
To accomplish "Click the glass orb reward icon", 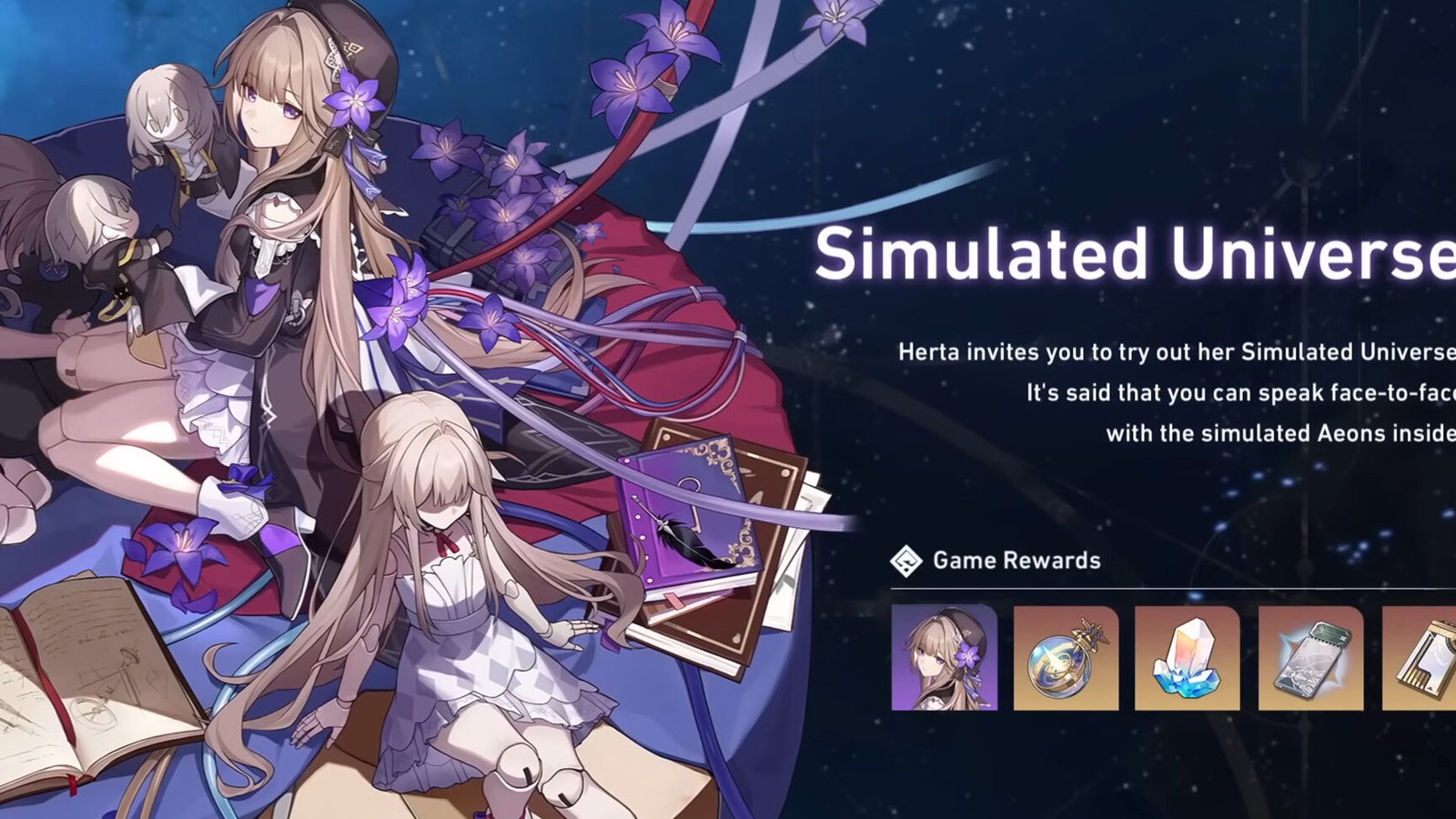I will [1066, 657].
